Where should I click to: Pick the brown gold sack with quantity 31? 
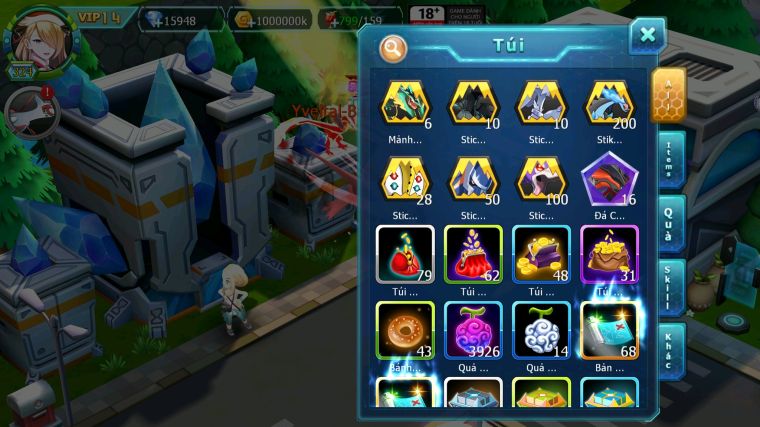point(608,254)
